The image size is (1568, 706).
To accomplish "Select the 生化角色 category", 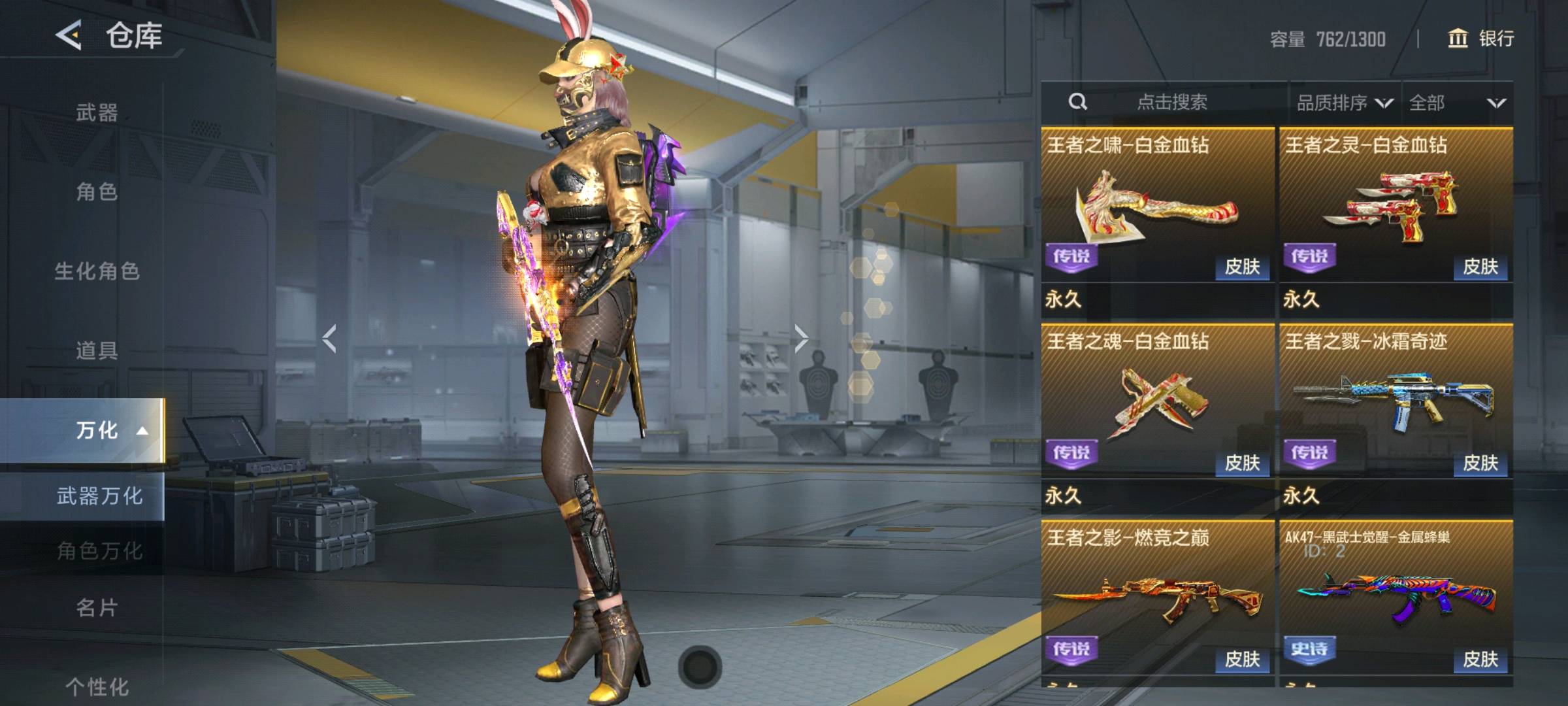I will pos(97,271).
